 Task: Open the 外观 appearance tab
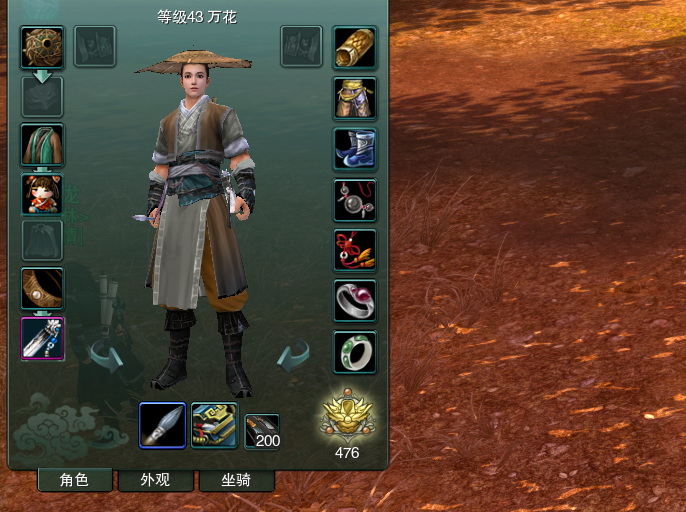click(155, 480)
